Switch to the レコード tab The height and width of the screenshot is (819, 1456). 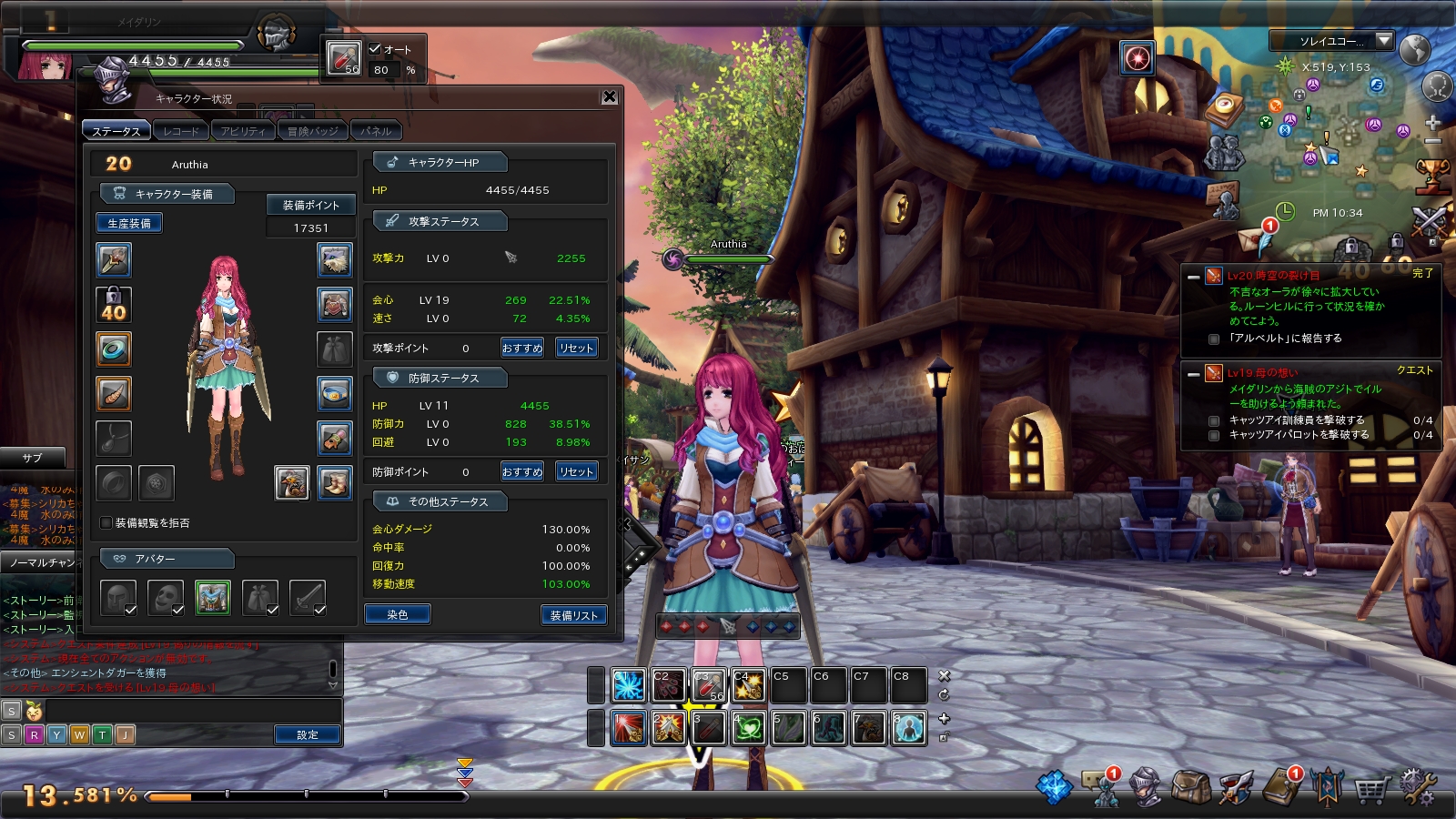pos(181,131)
